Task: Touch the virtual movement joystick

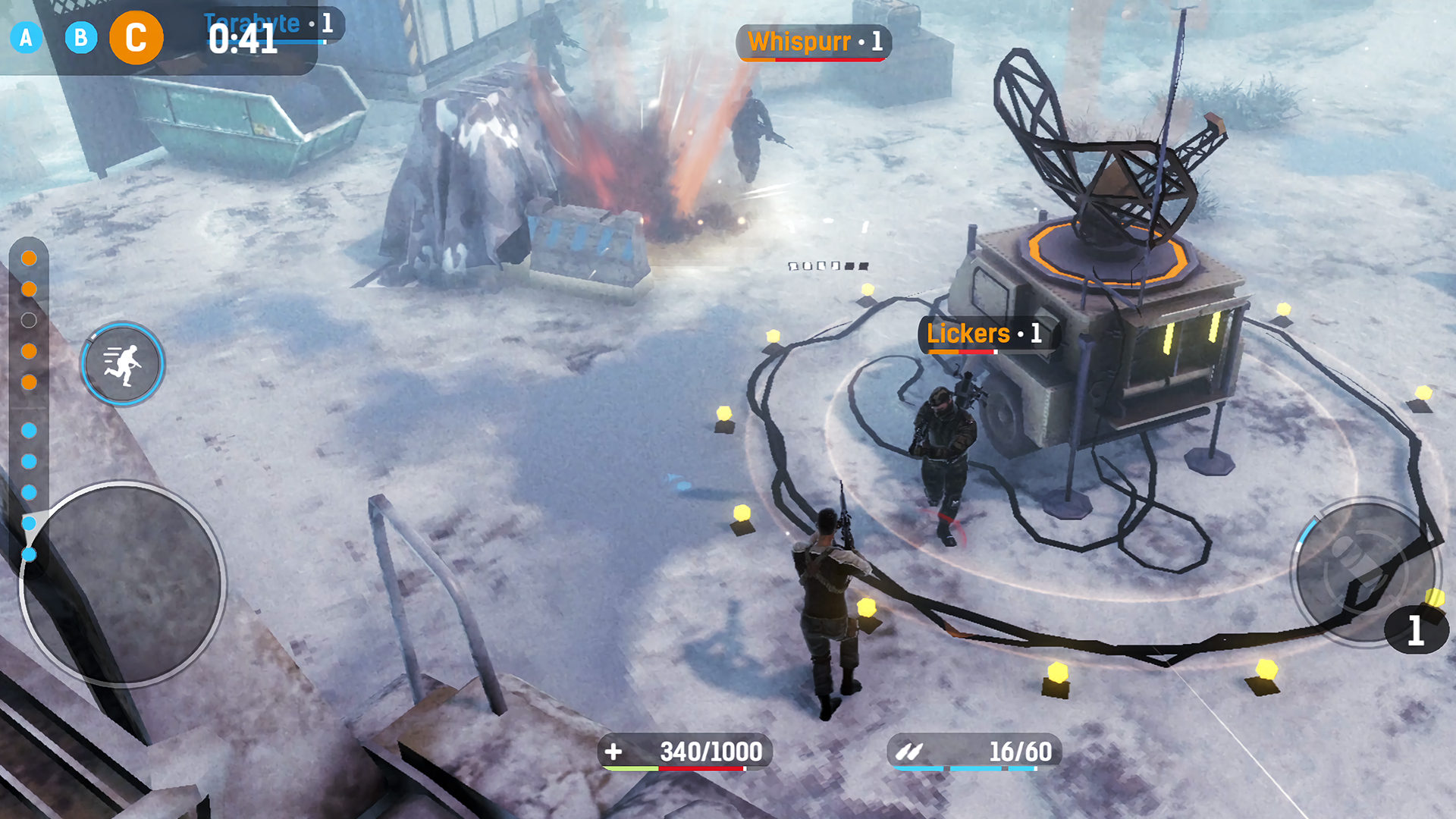Action: coord(121,584)
